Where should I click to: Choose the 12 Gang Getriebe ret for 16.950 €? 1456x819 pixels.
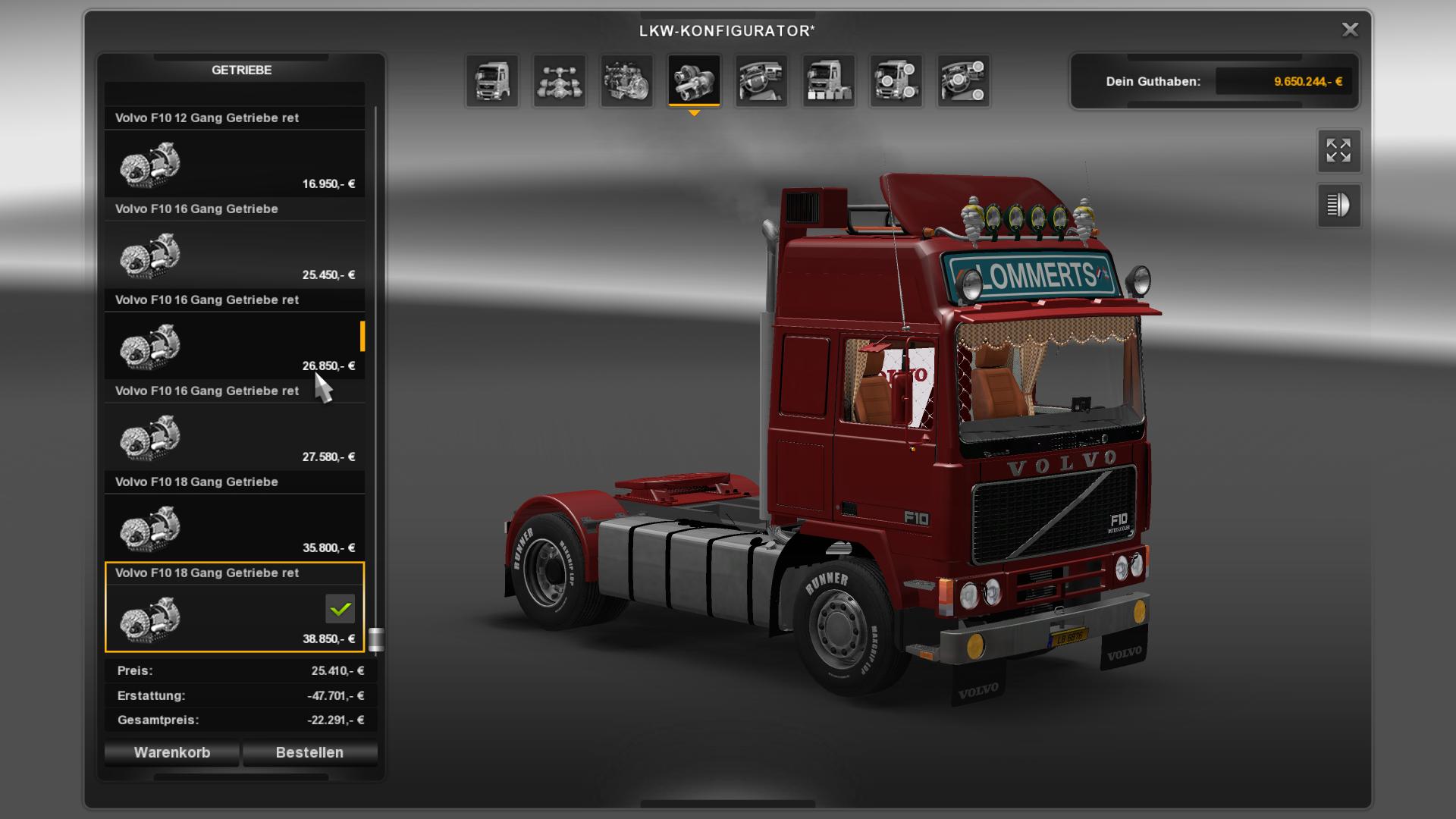(234, 163)
